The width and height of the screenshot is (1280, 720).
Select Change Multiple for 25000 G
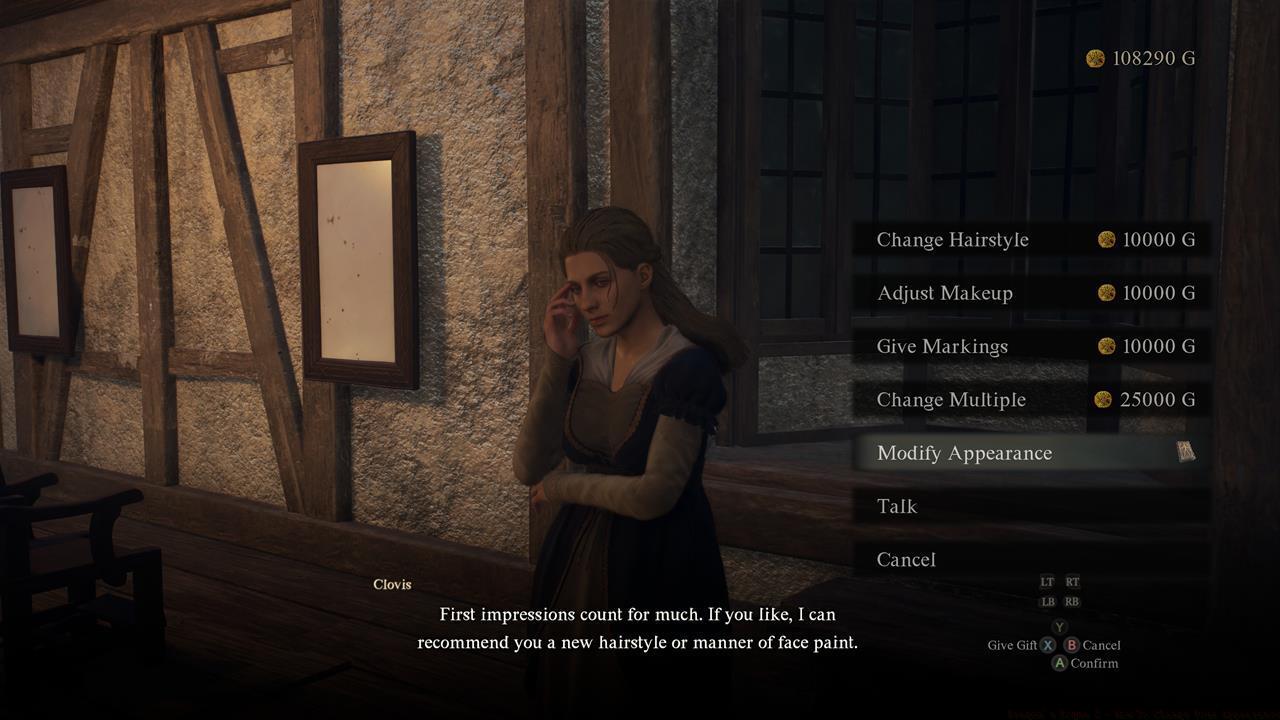pyautogui.click(x=951, y=399)
